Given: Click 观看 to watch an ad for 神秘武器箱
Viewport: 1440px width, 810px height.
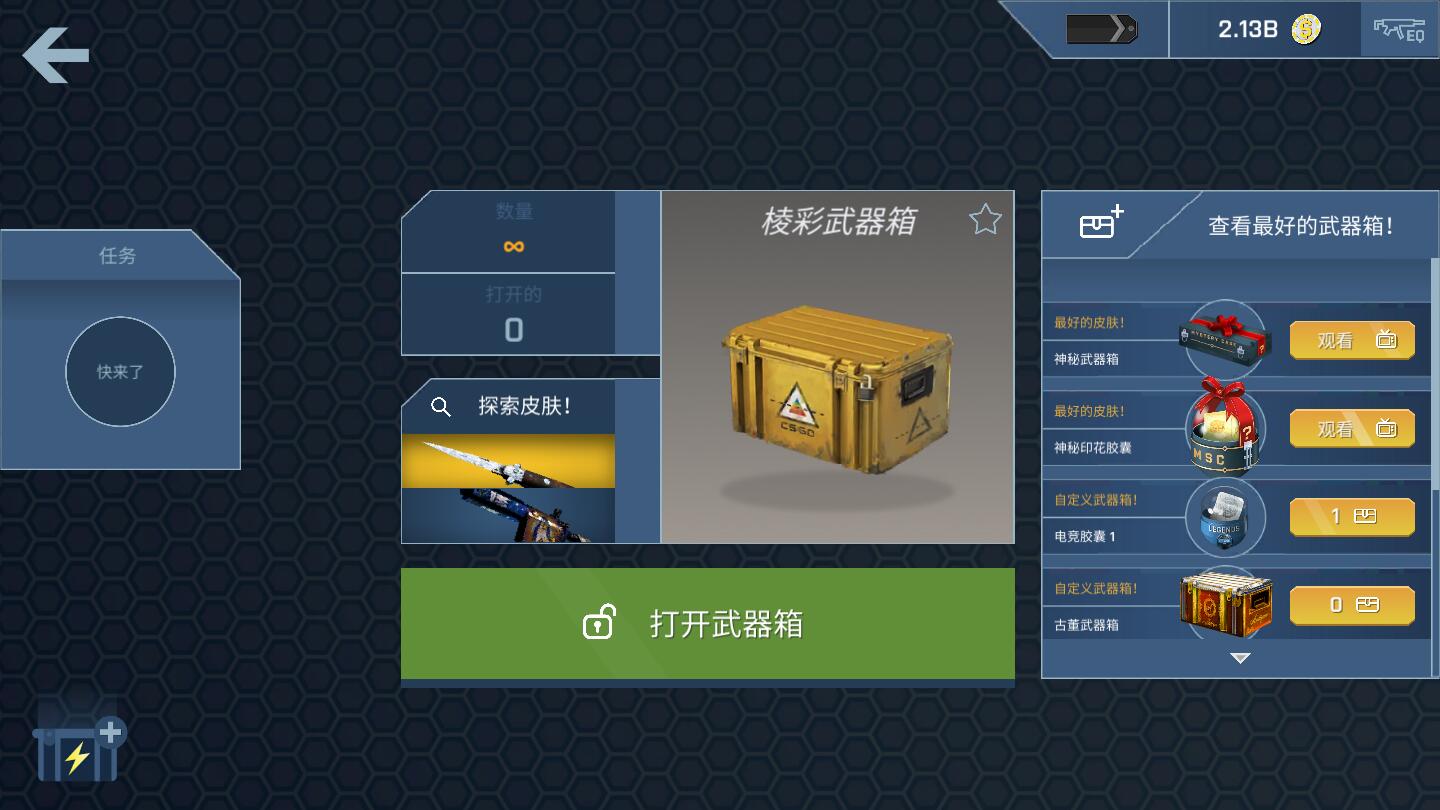Looking at the screenshot, I should (x=1351, y=340).
